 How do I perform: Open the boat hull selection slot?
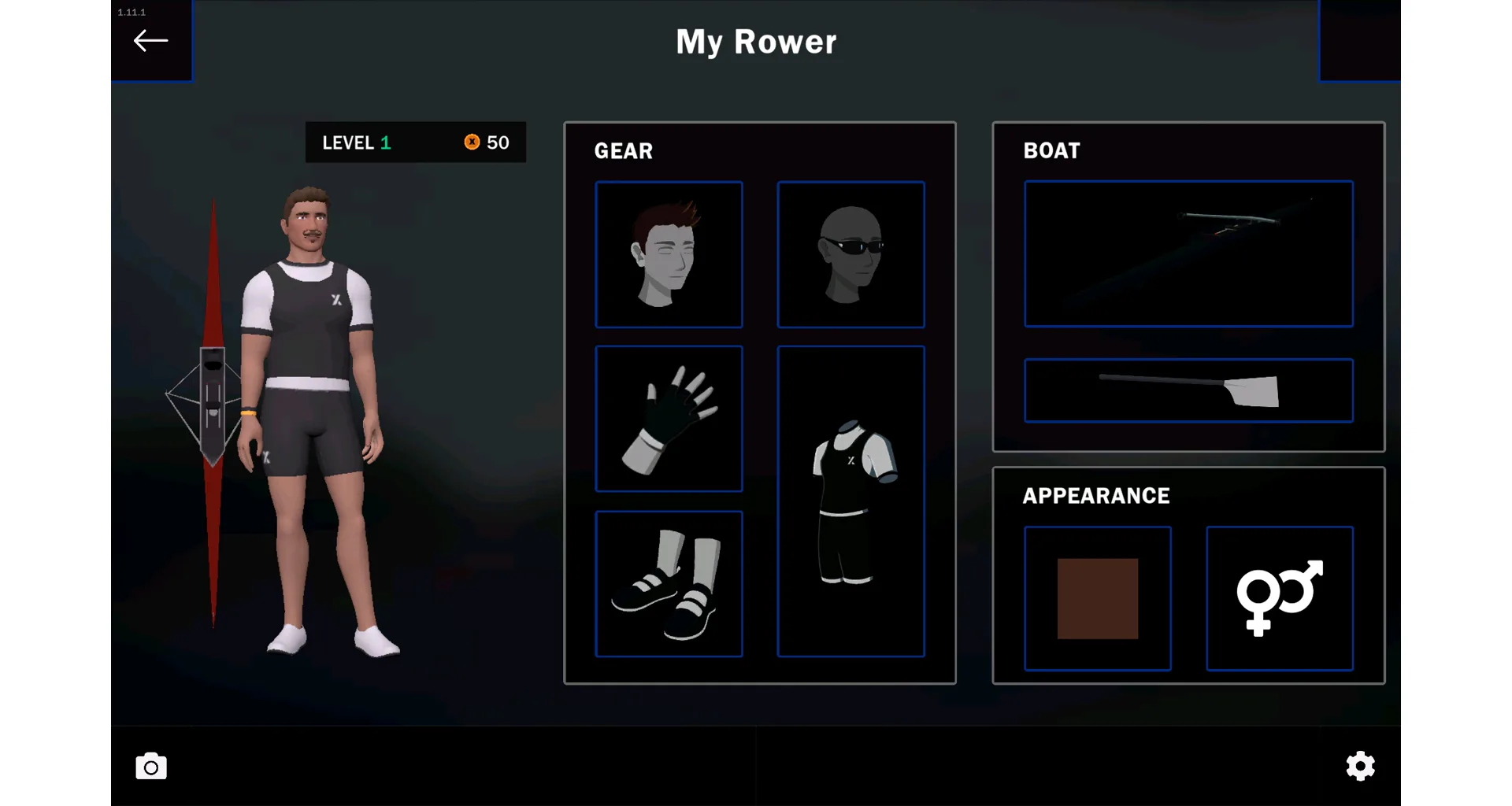pyautogui.click(x=1188, y=253)
